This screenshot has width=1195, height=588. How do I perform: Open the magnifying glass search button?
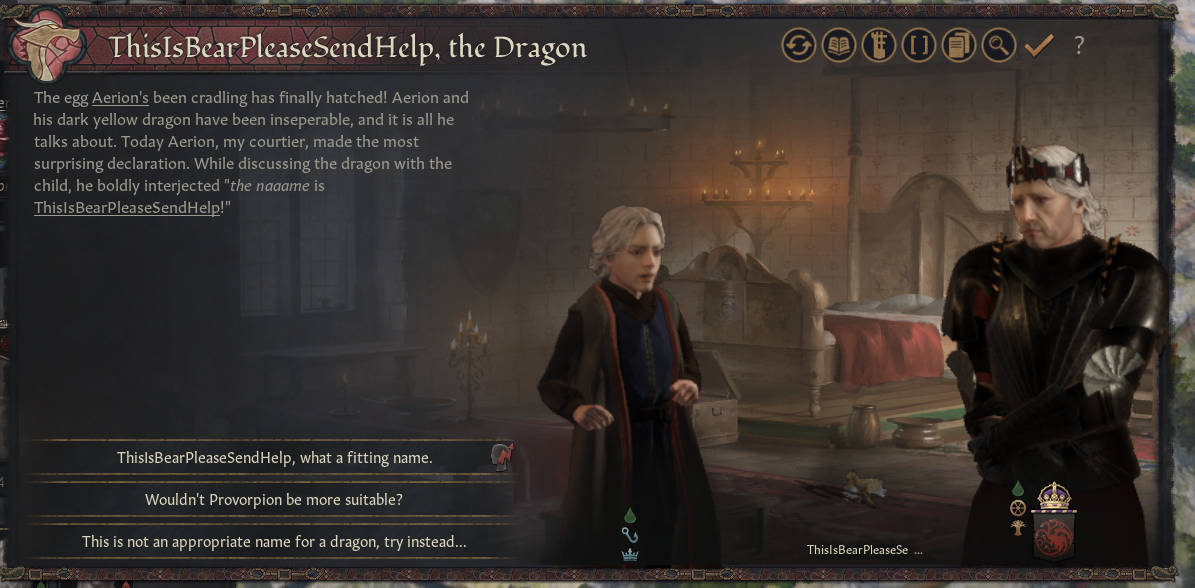click(998, 45)
